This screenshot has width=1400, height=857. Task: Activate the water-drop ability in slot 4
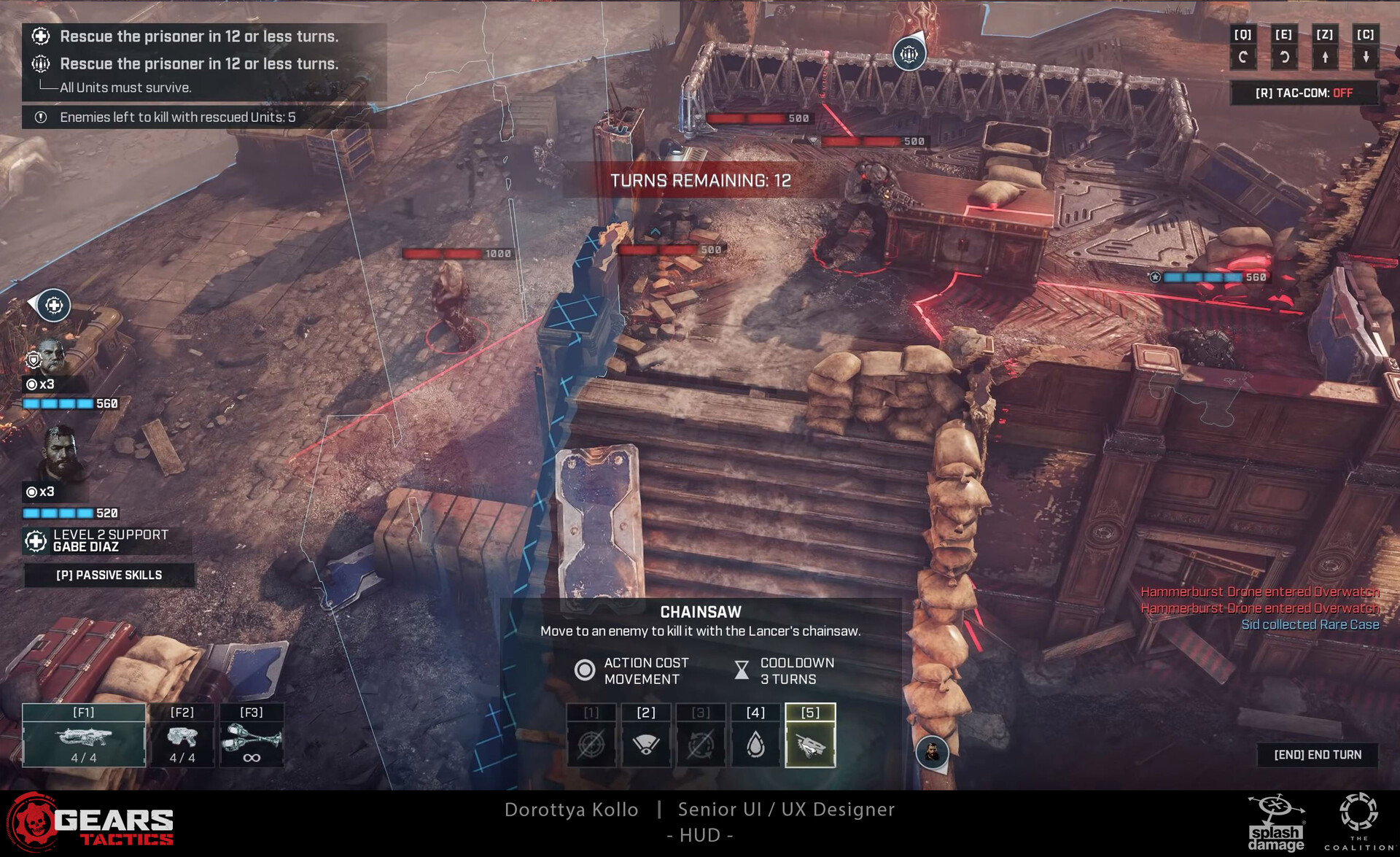click(x=755, y=735)
